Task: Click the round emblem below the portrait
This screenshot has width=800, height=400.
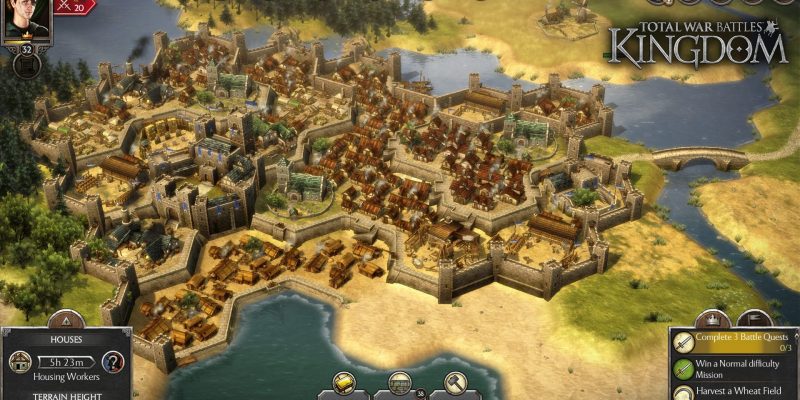Action: (x=25, y=66)
